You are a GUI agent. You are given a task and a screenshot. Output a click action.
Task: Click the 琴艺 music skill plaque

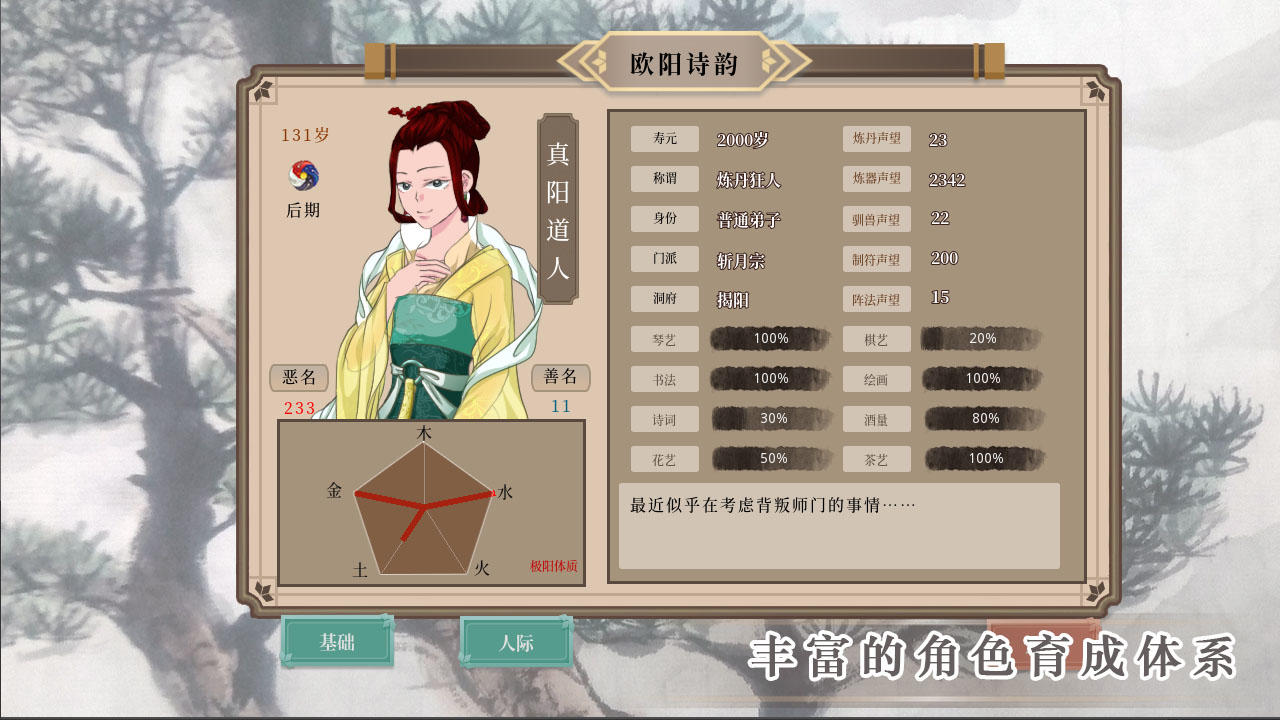tap(663, 339)
